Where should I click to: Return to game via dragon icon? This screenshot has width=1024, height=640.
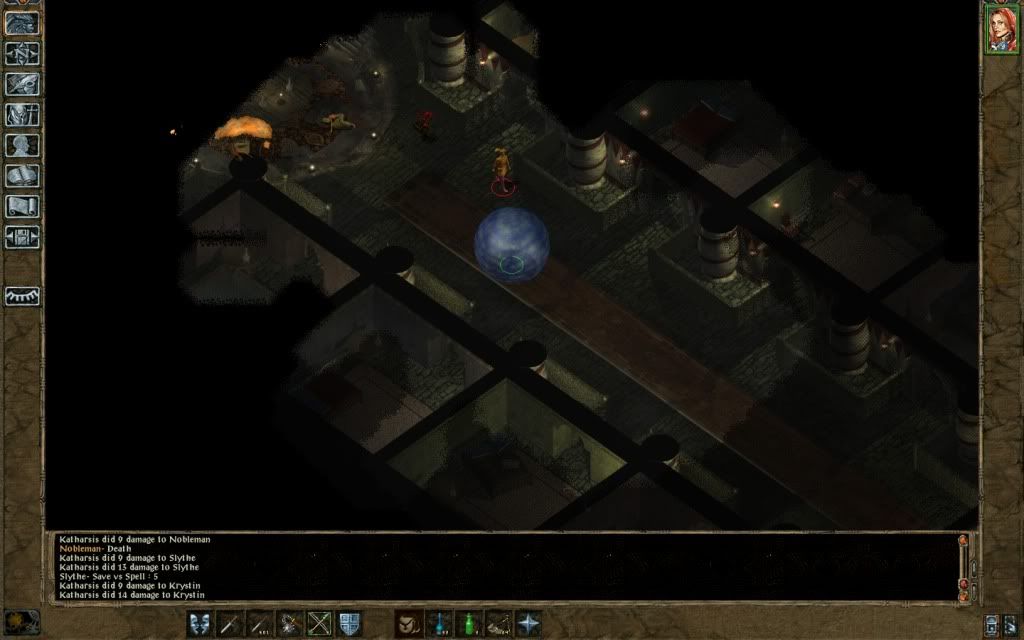tap(22, 23)
